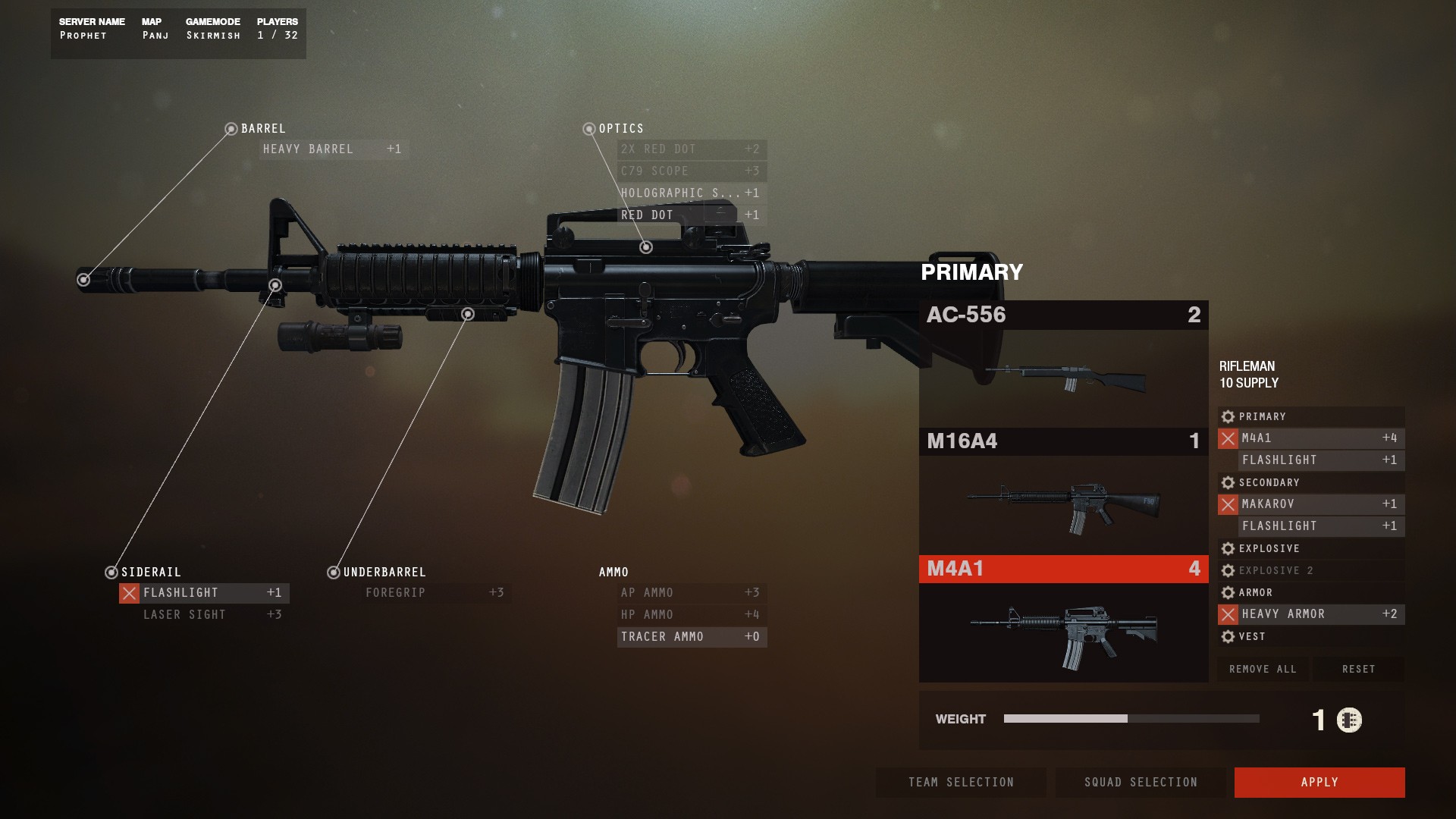Open the Explosive slot gear icon
This screenshot has height=819, width=1456.
(1228, 548)
